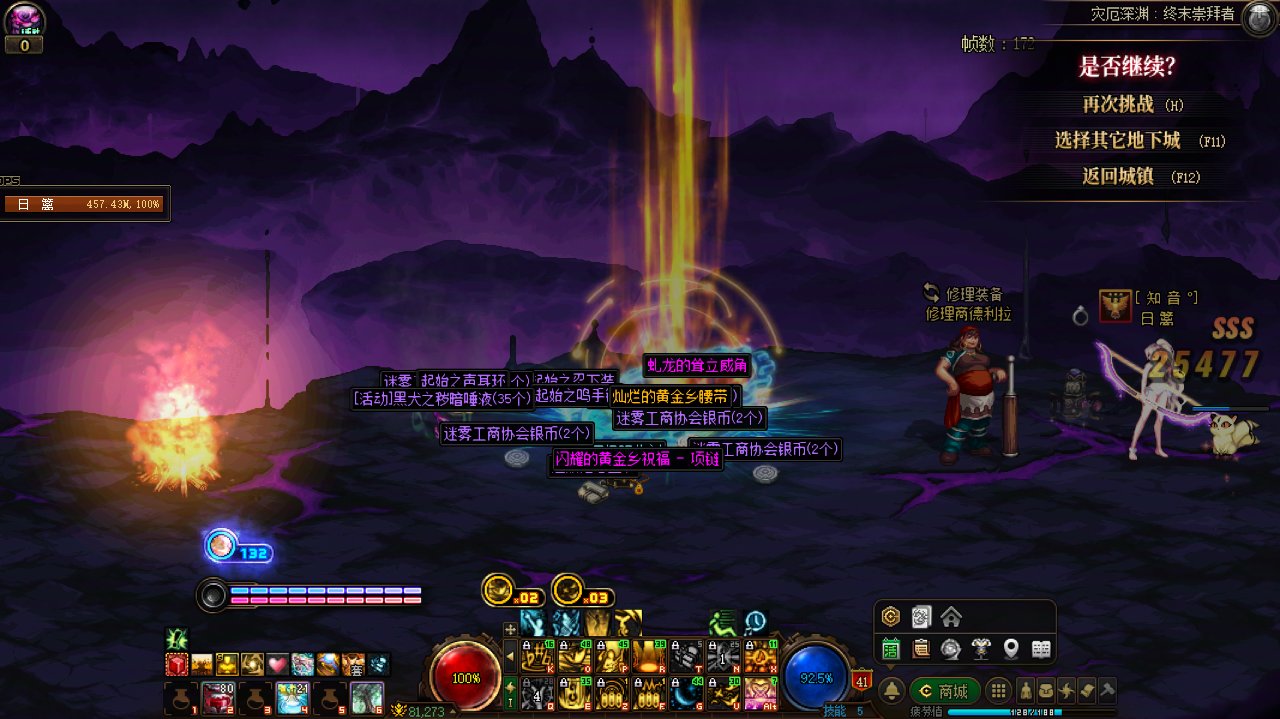Open the green calendar 活 activity icon
Viewport: 1280px width, 719px height.
click(x=891, y=649)
